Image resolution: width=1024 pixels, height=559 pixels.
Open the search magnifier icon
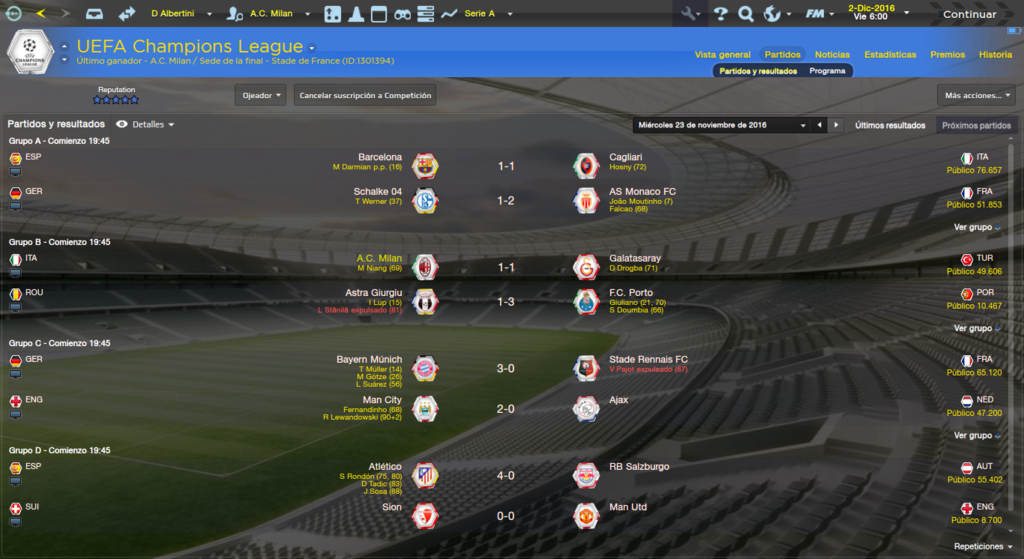tap(746, 14)
